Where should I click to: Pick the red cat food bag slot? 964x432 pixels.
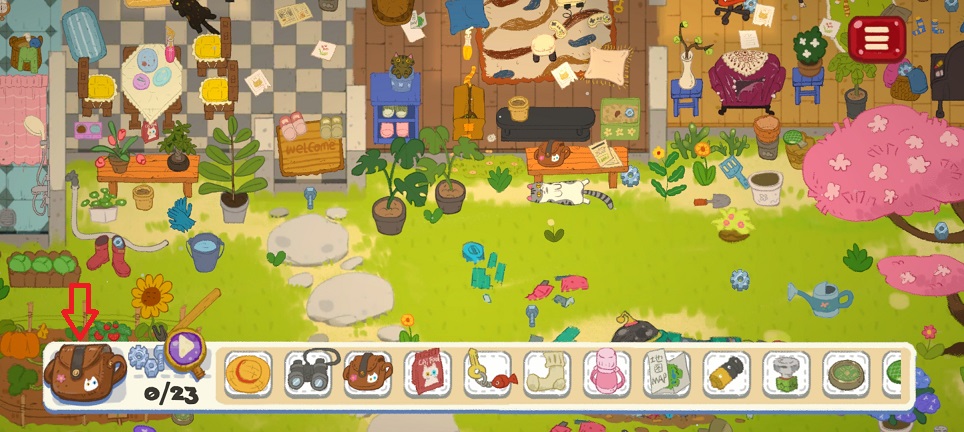(x=427, y=374)
